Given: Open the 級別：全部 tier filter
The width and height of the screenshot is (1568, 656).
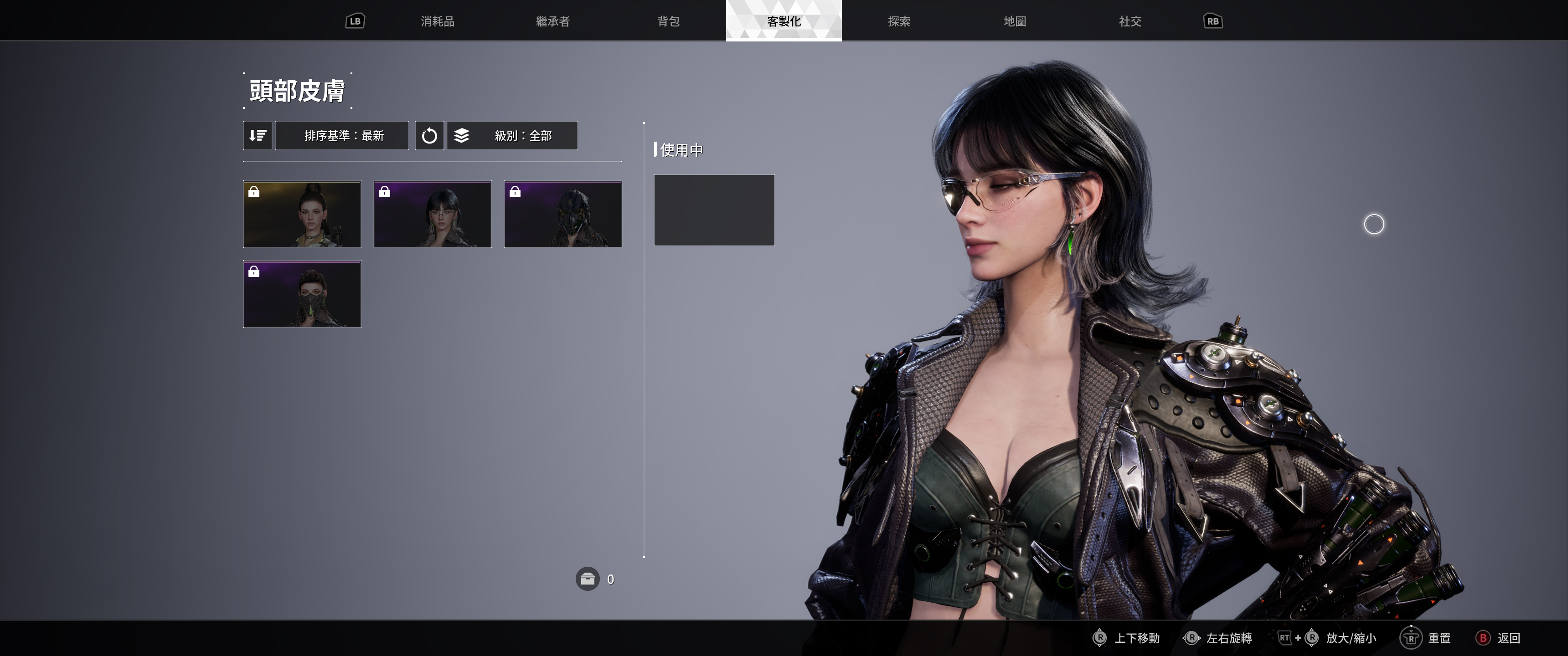Looking at the screenshot, I should [x=512, y=135].
